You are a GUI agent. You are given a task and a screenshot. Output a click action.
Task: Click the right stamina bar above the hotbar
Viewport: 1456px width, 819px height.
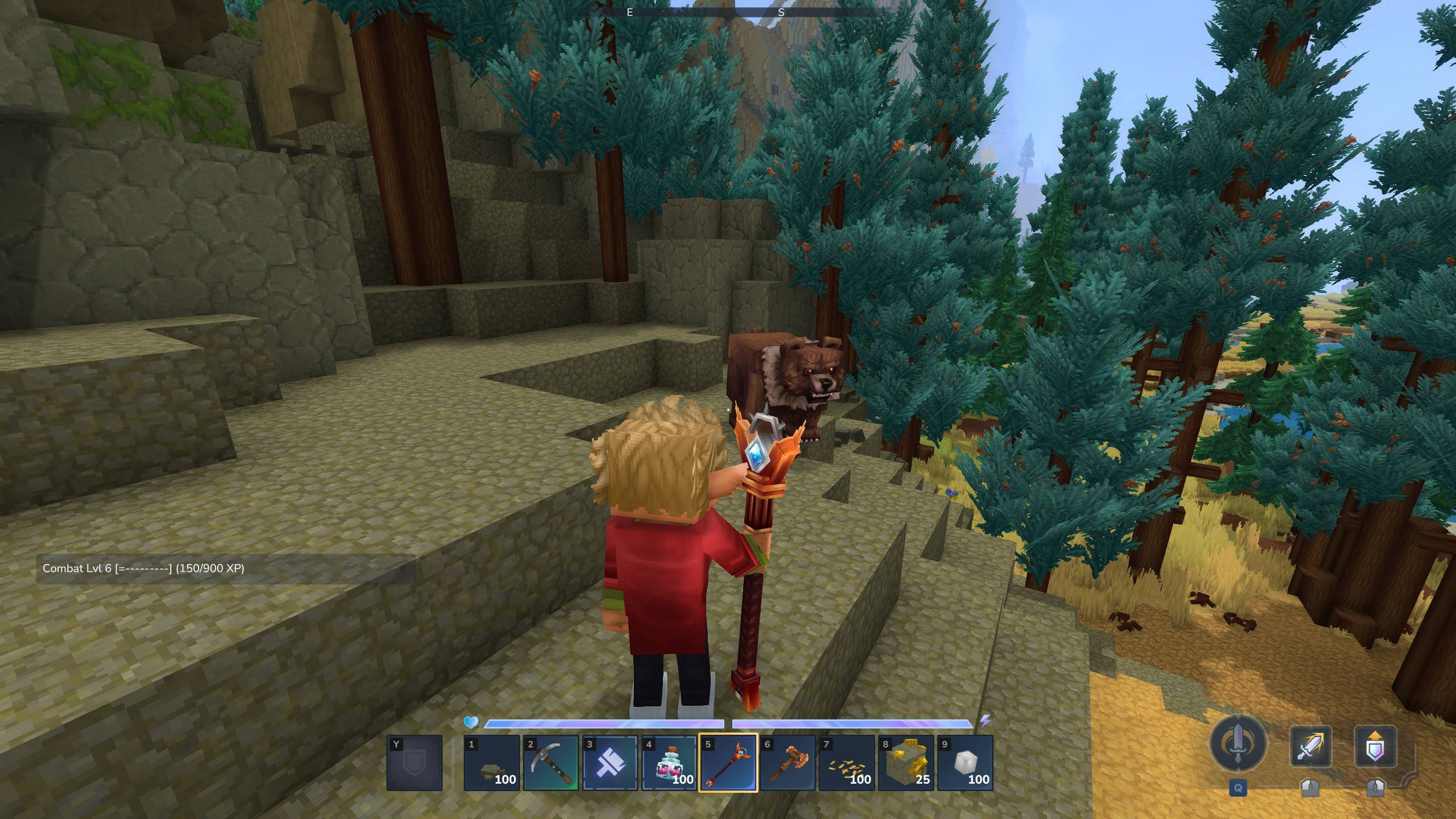(853, 723)
